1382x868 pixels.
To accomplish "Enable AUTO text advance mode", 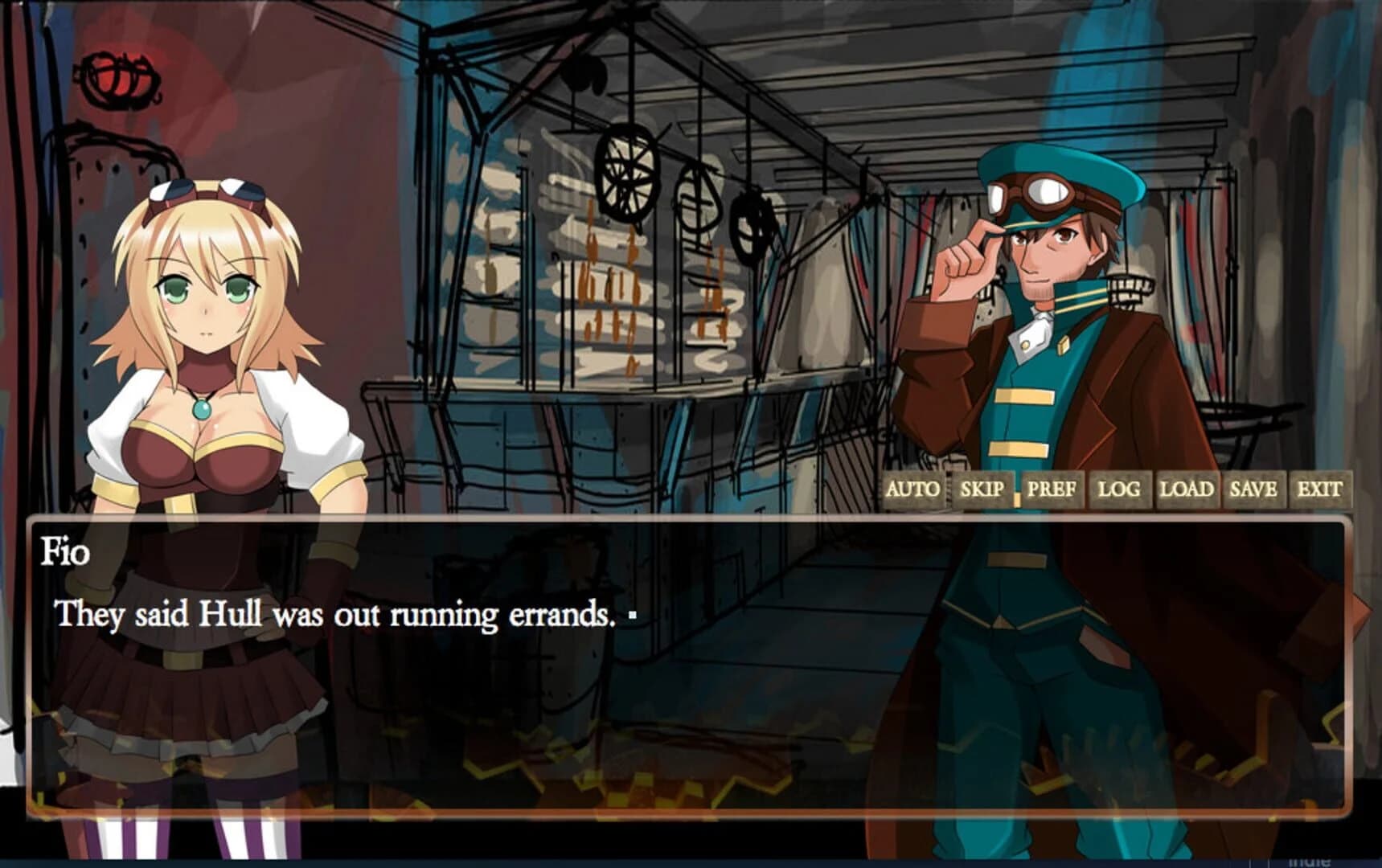I will pos(912,489).
